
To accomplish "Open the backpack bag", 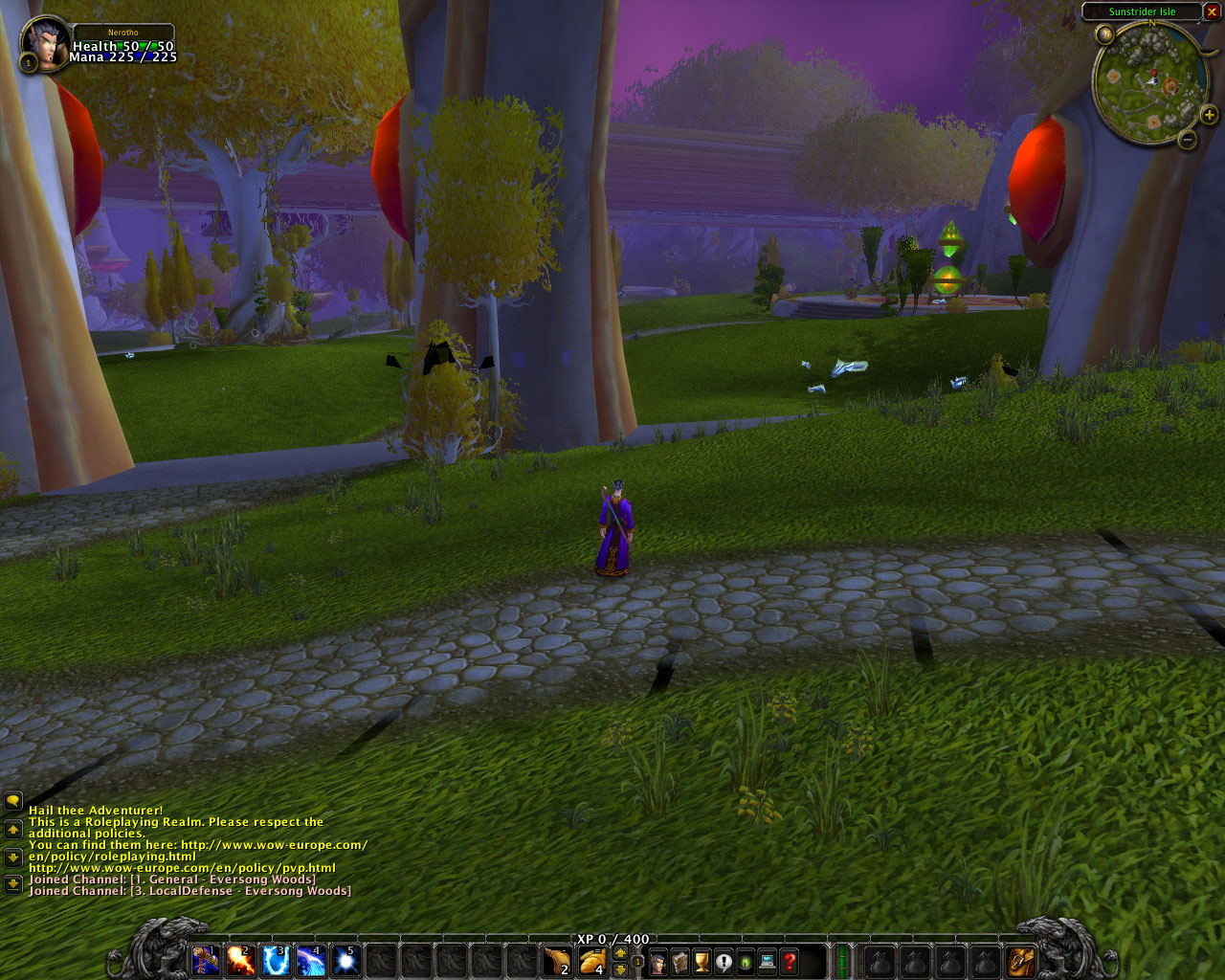I will pyautogui.click(x=1021, y=960).
